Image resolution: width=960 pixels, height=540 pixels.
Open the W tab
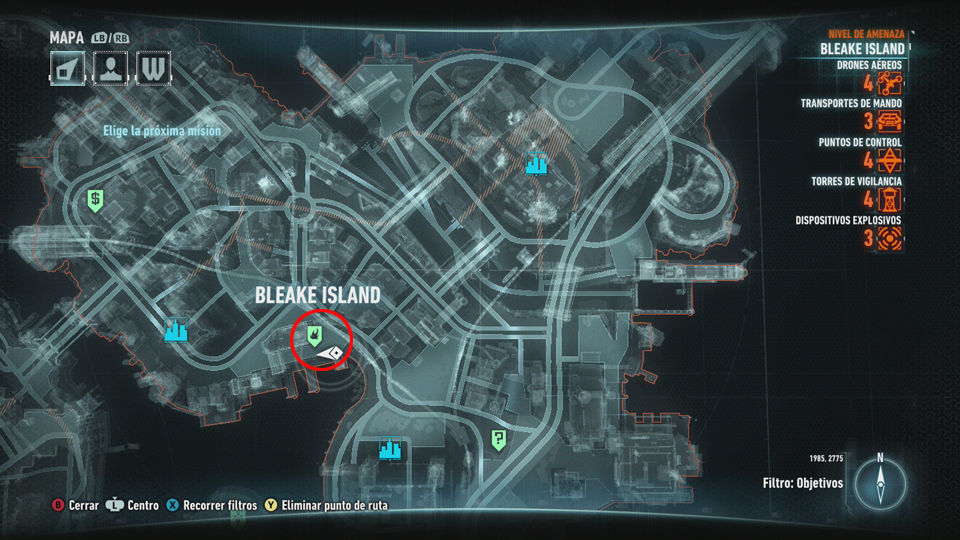tap(152, 68)
